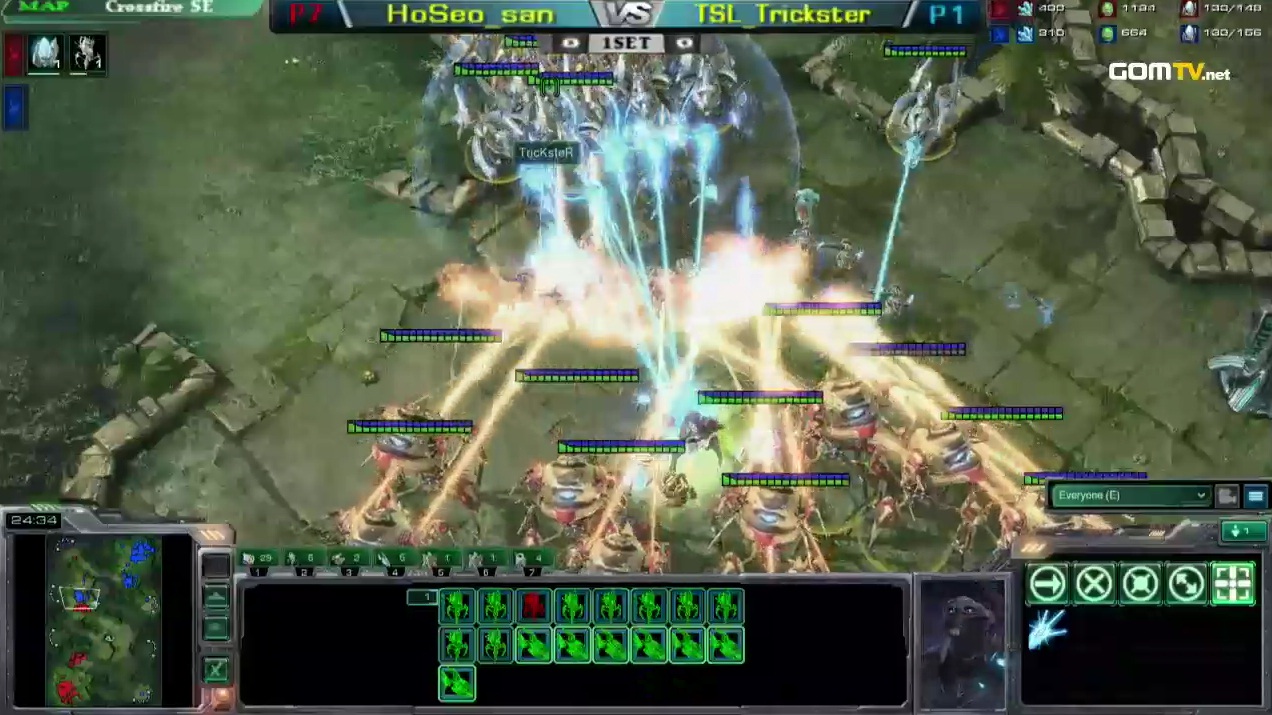Select the Move command button
Image resolution: width=1272 pixels, height=715 pixels.
(x=1048, y=583)
